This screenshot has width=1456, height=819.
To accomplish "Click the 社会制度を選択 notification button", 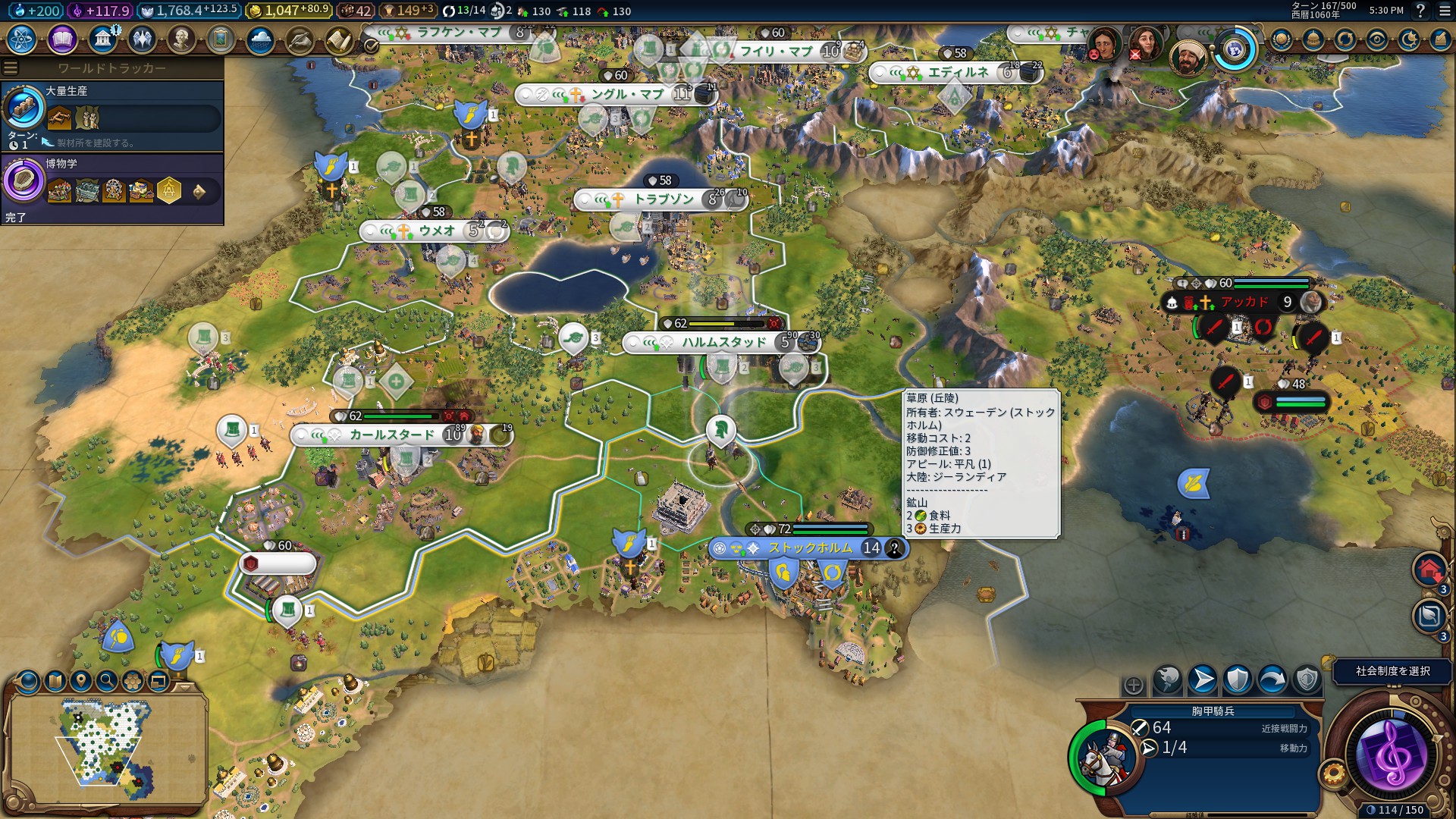I will tap(1392, 671).
